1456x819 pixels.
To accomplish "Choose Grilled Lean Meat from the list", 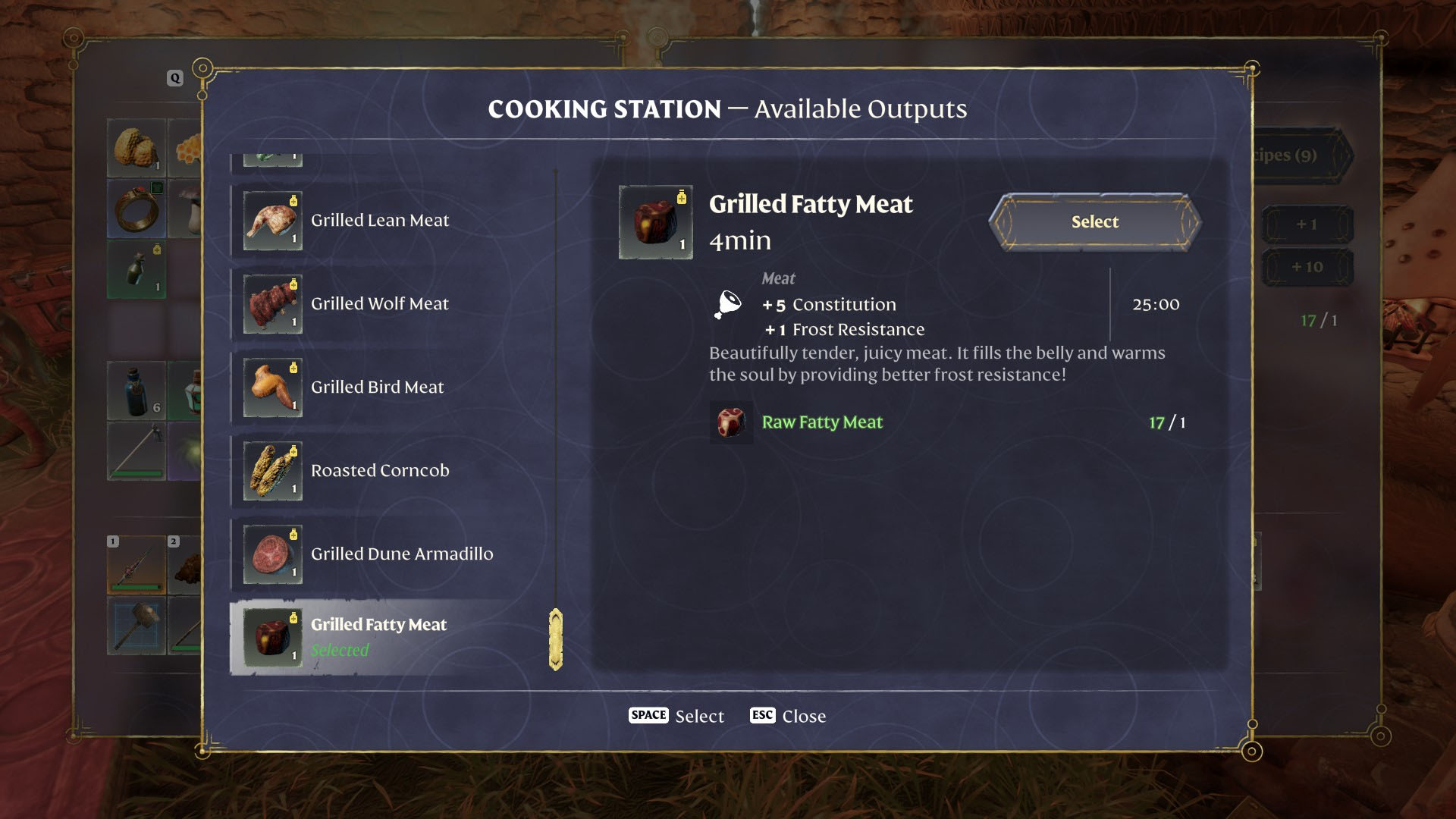I will (x=379, y=221).
